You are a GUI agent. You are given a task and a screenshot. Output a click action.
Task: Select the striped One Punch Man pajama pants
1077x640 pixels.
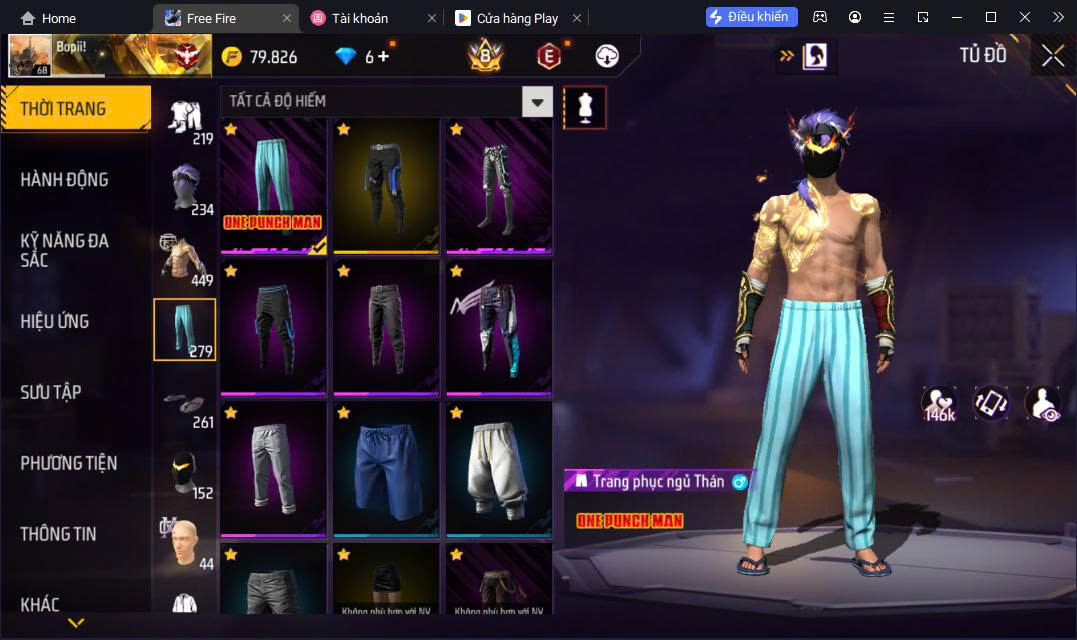click(274, 186)
